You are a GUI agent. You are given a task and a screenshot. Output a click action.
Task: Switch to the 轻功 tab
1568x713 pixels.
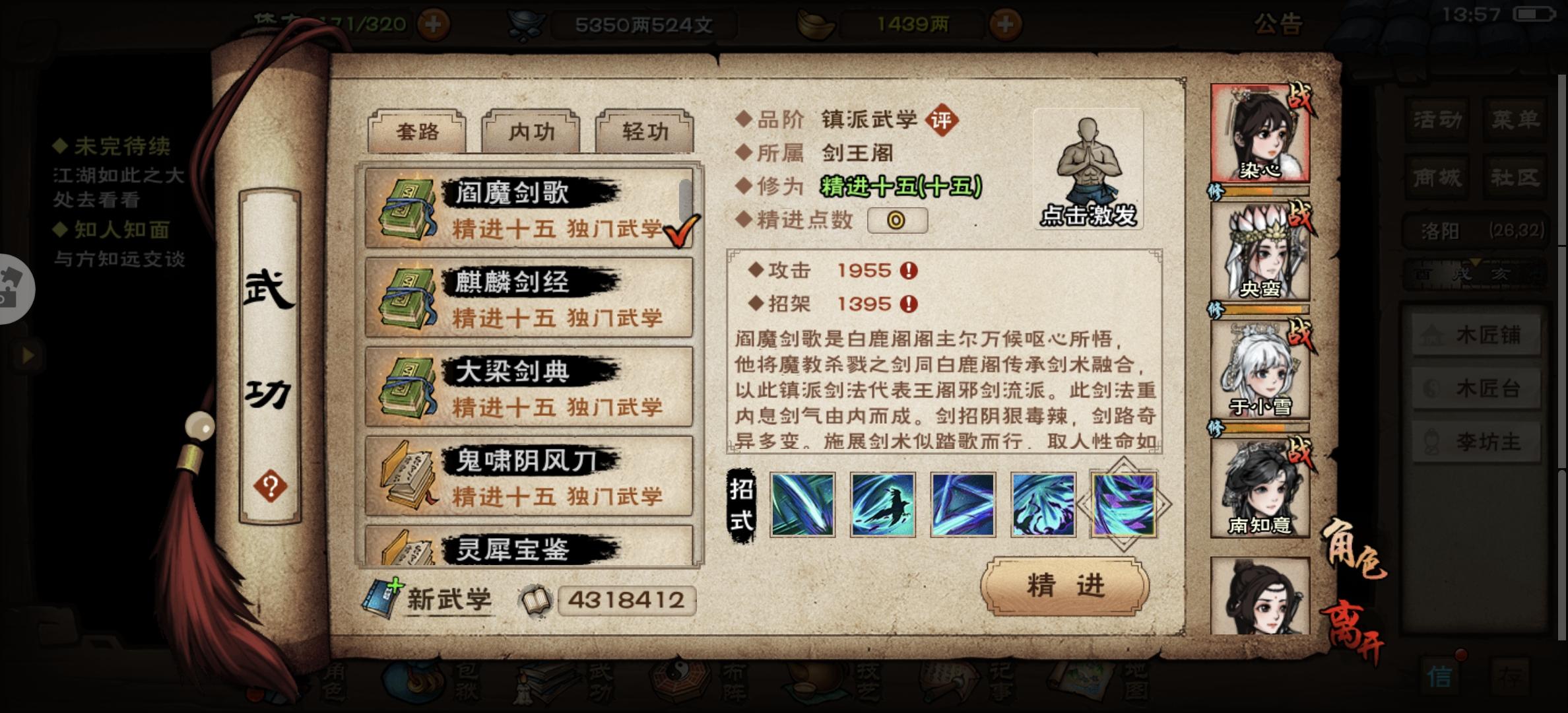click(x=645, y=131)
